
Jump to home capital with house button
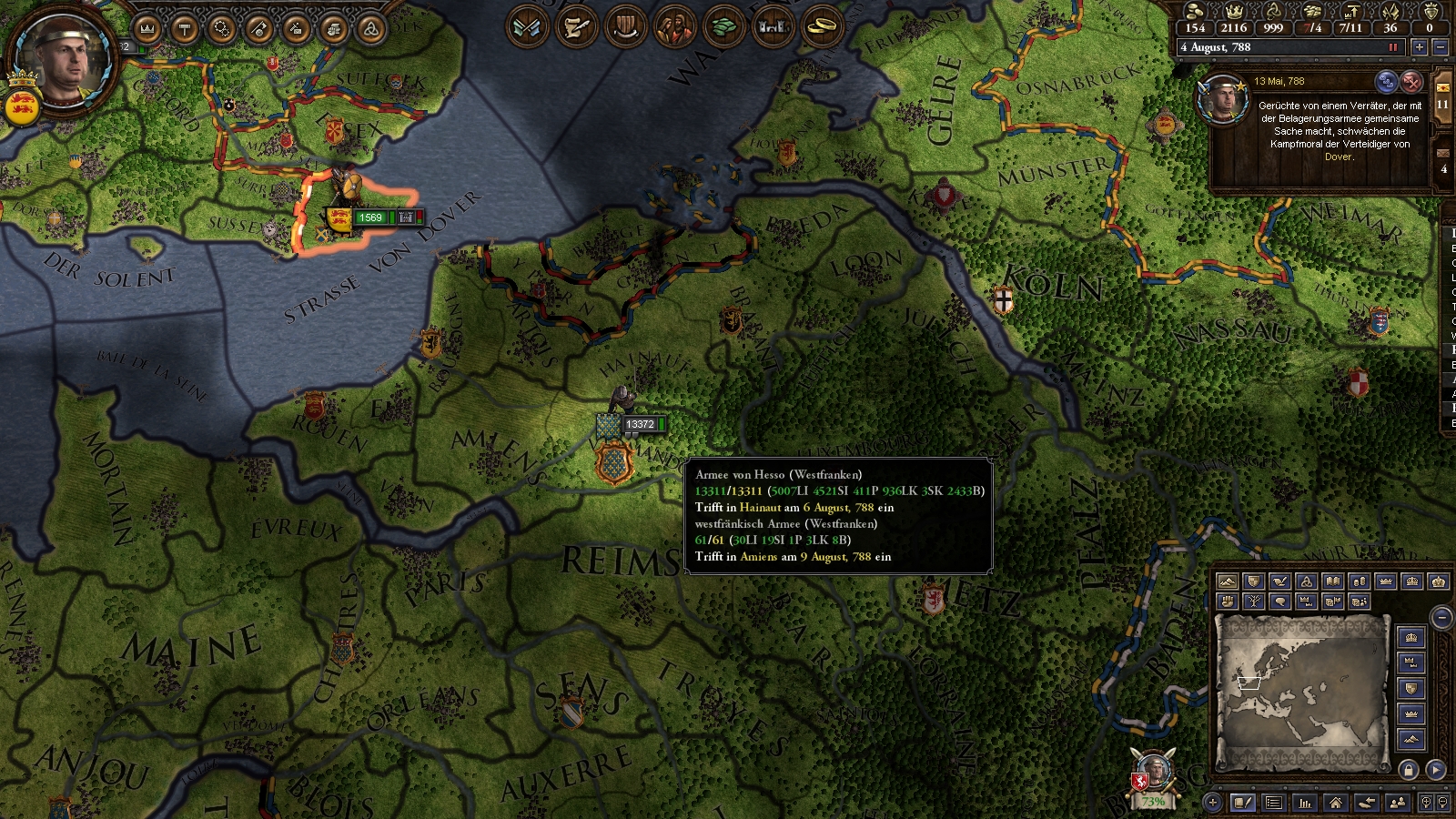click(1335, 803)
